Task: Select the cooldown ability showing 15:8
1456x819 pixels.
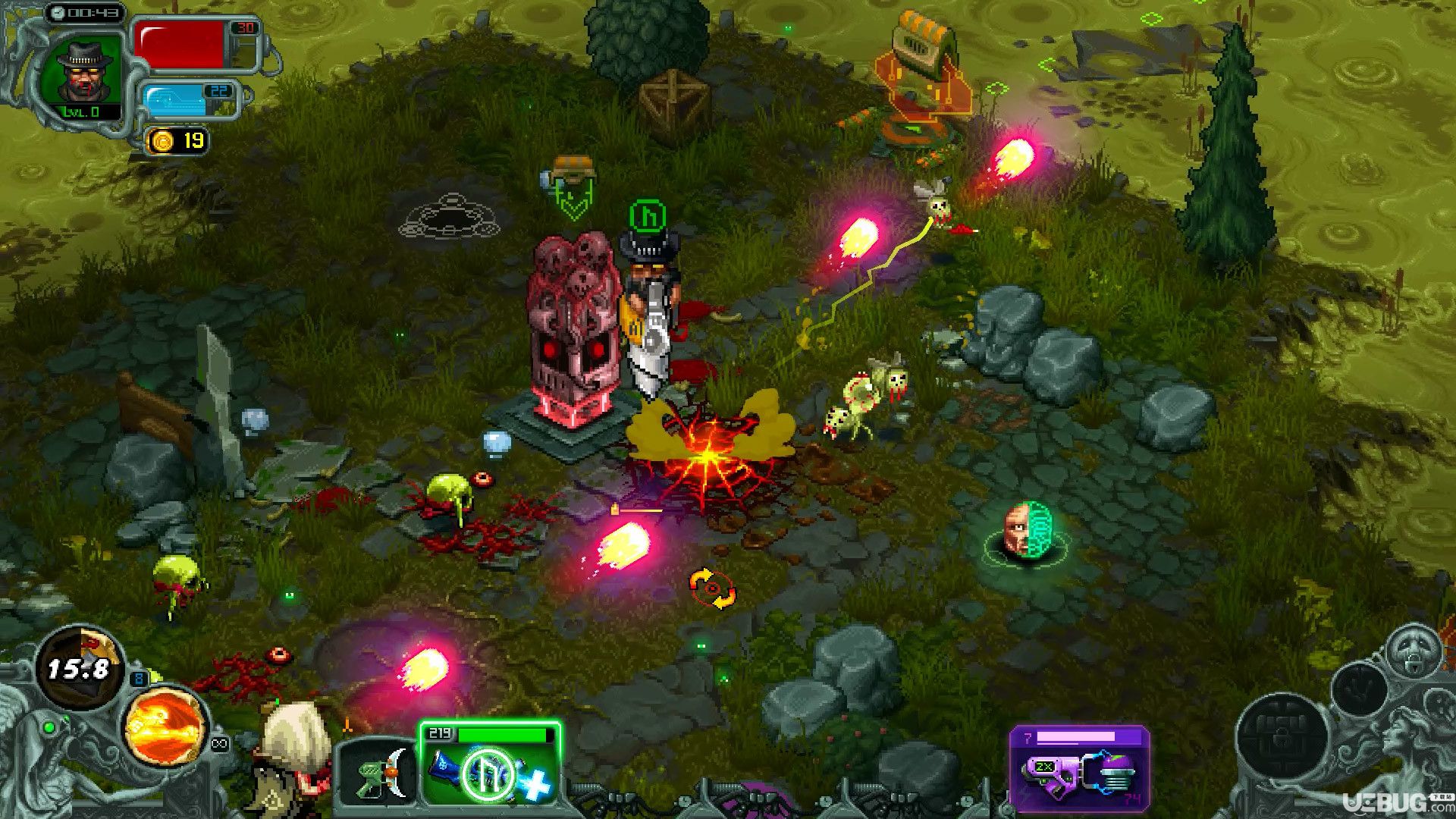Action: coord(77,668)
